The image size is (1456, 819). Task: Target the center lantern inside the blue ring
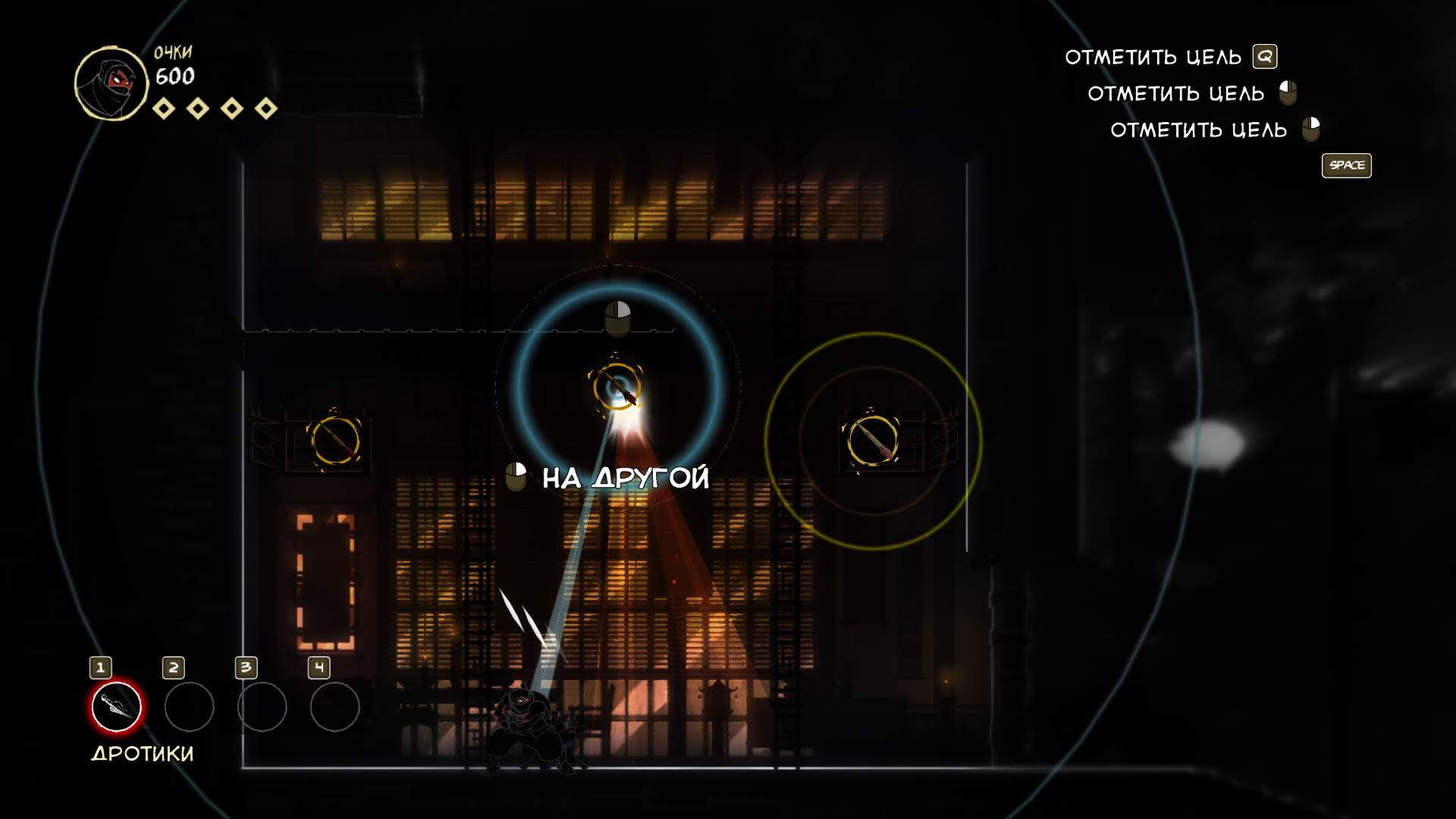click(617, 387)
